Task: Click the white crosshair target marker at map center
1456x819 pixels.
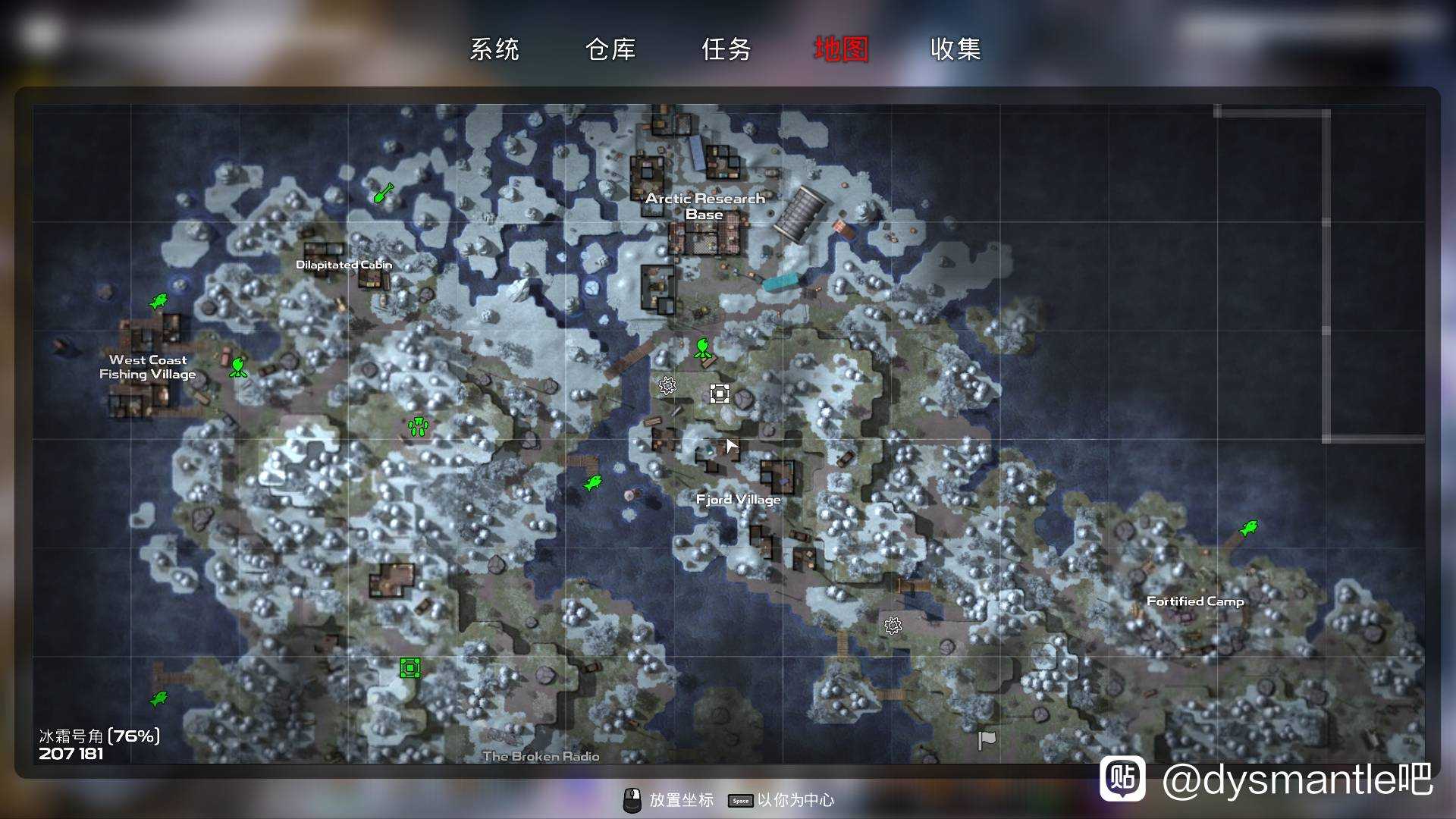Action: coord(719,393)
